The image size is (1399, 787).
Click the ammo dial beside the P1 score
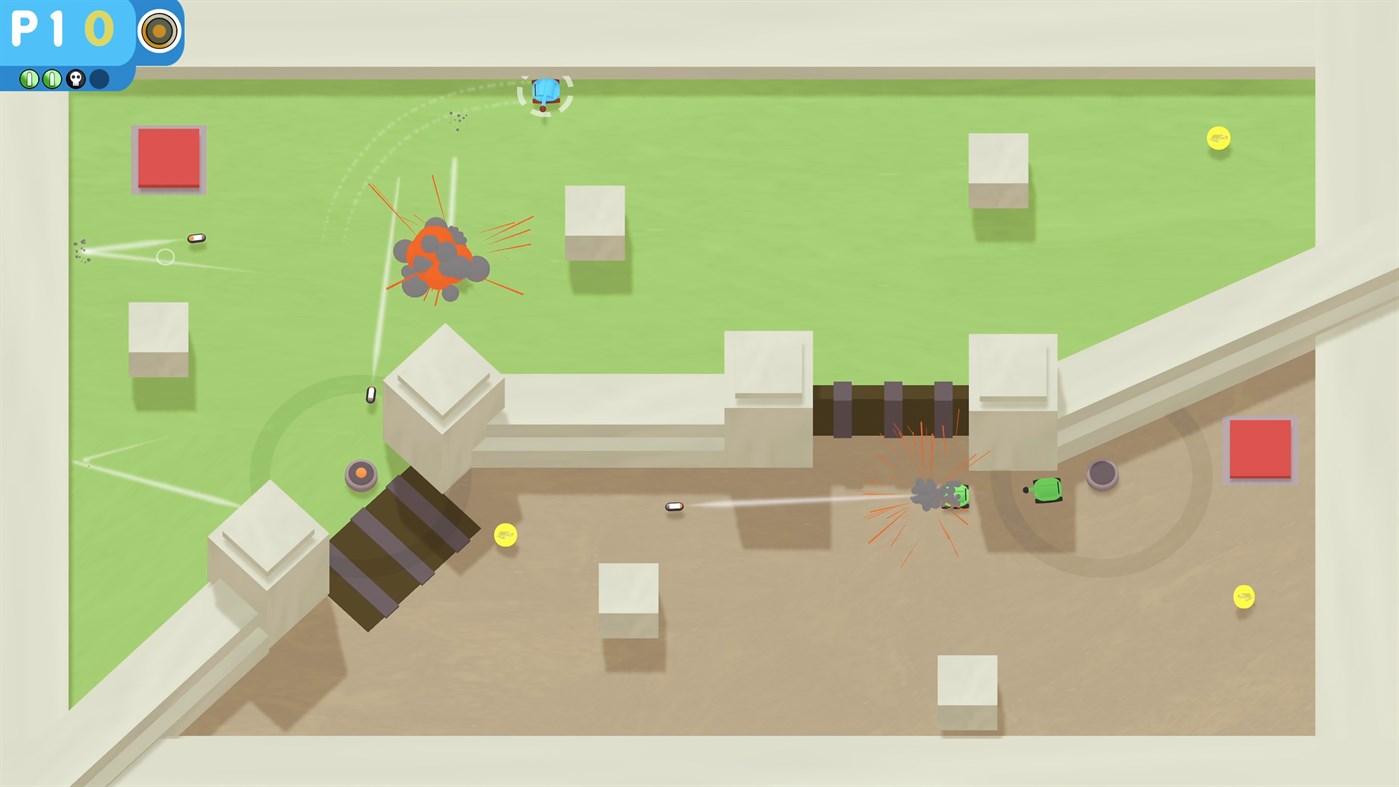158,31
